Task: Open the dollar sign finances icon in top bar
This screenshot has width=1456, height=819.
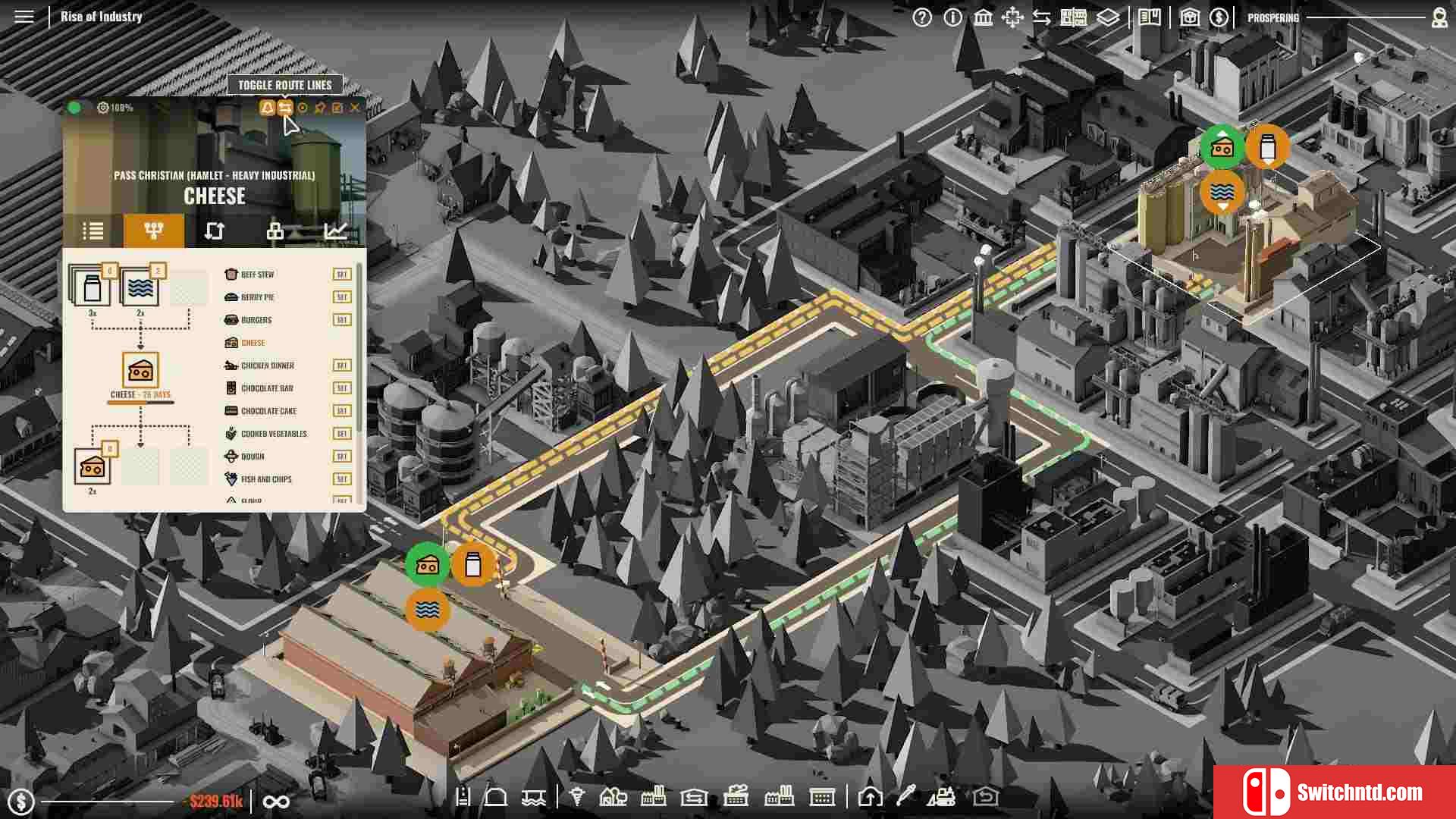Action: [x=1219, y=17]
